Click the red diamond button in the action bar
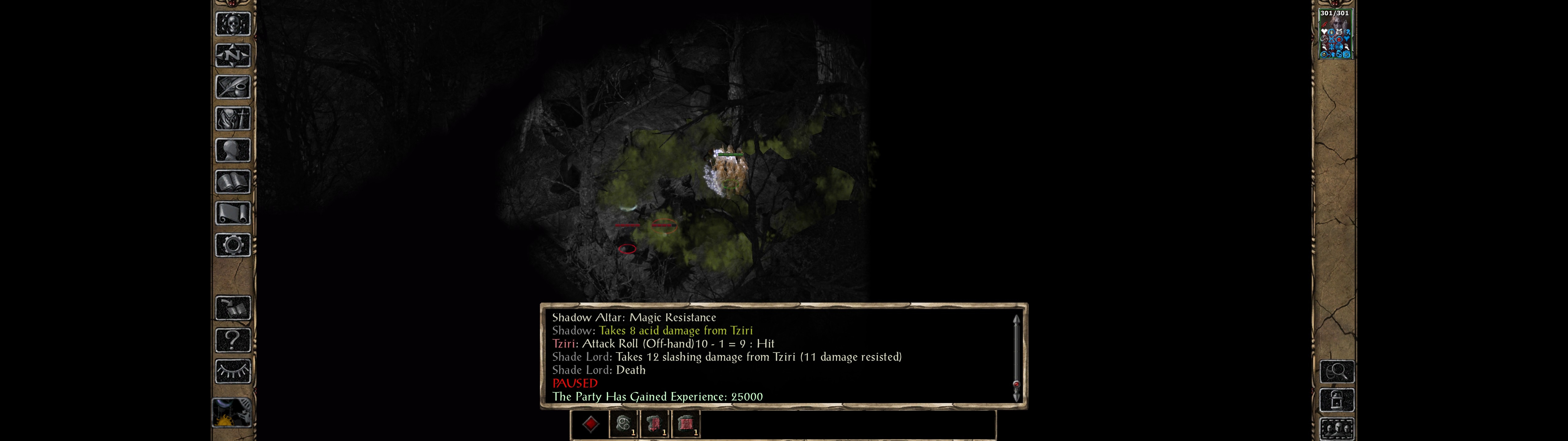Screen dimensions: 1568x441 coord(590,424)
